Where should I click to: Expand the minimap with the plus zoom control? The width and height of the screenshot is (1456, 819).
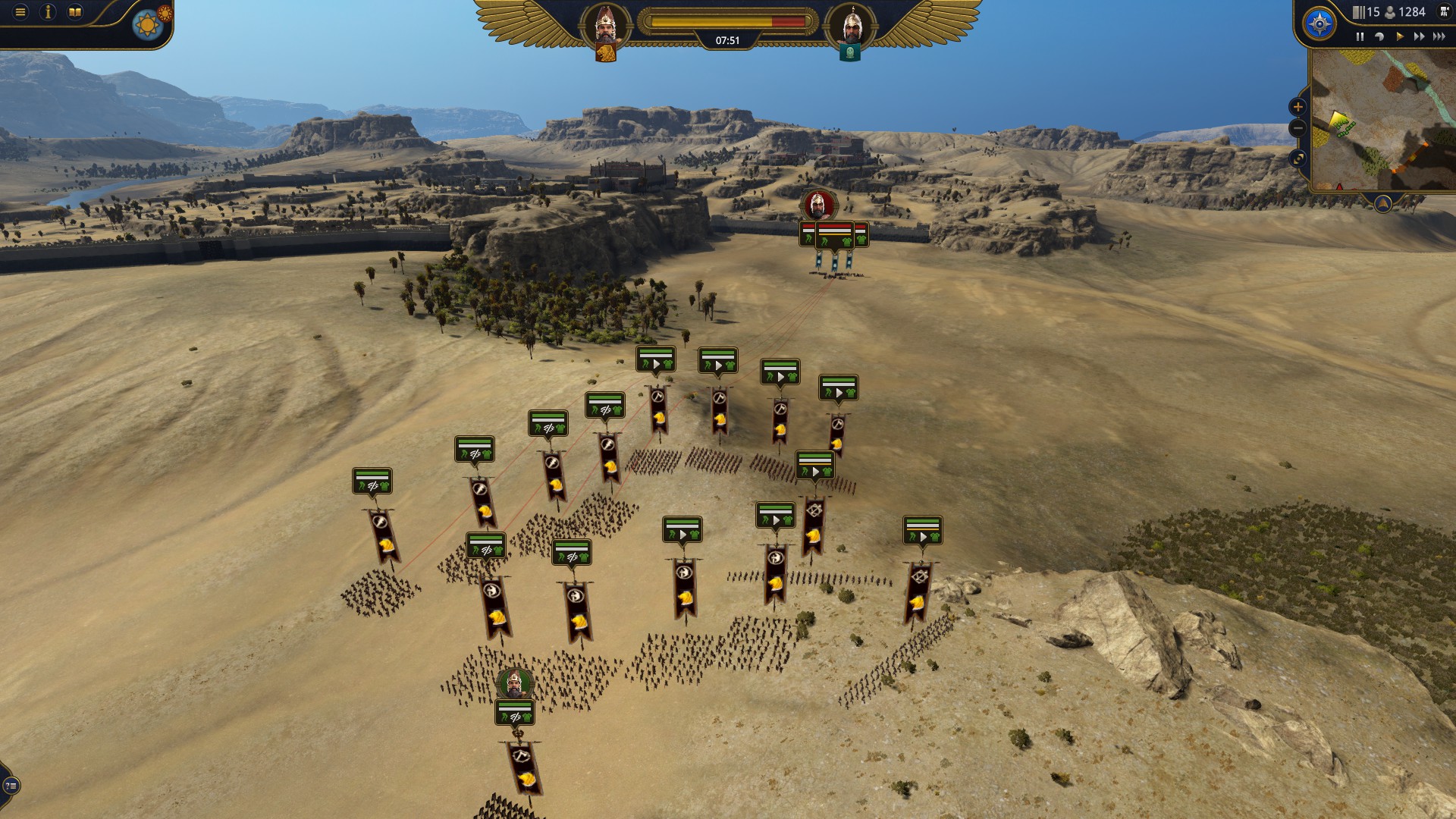point(1298,107)
